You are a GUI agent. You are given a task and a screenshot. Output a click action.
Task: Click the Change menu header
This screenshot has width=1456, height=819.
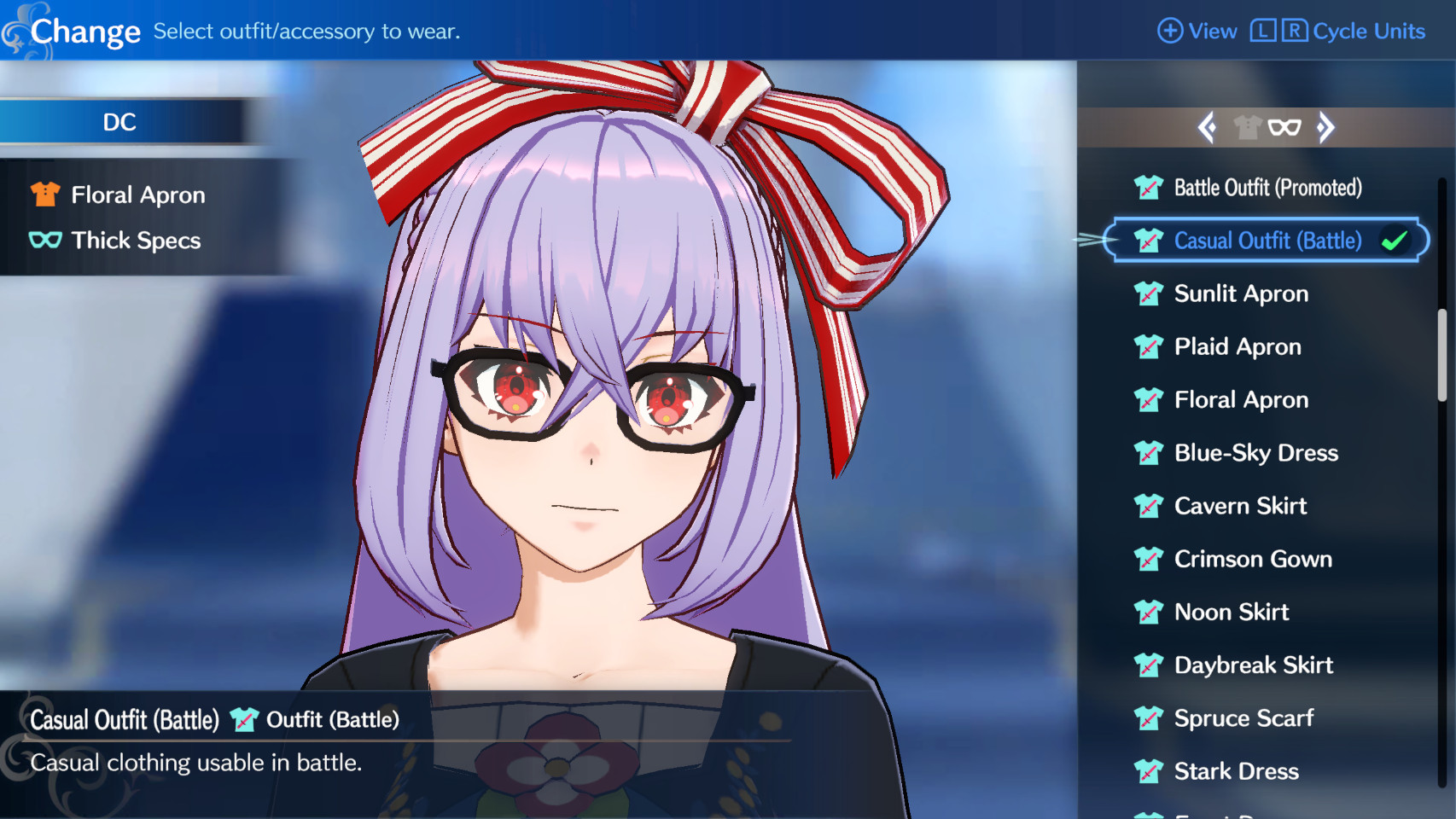pos(86,31)
